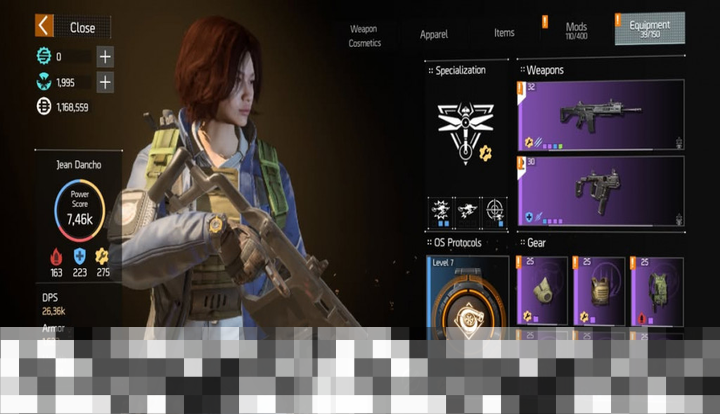Open the Apparel tab
Viewport: 720px width, 414px height.
[434, 34]
